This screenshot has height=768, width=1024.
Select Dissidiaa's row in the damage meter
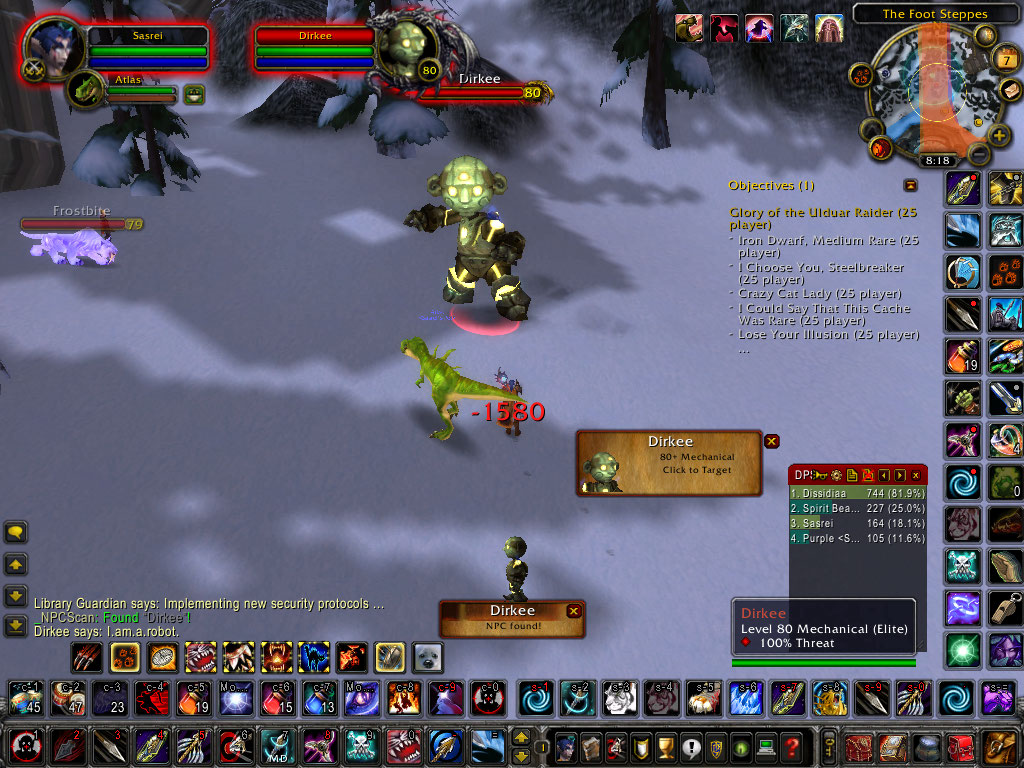(857, 493)
